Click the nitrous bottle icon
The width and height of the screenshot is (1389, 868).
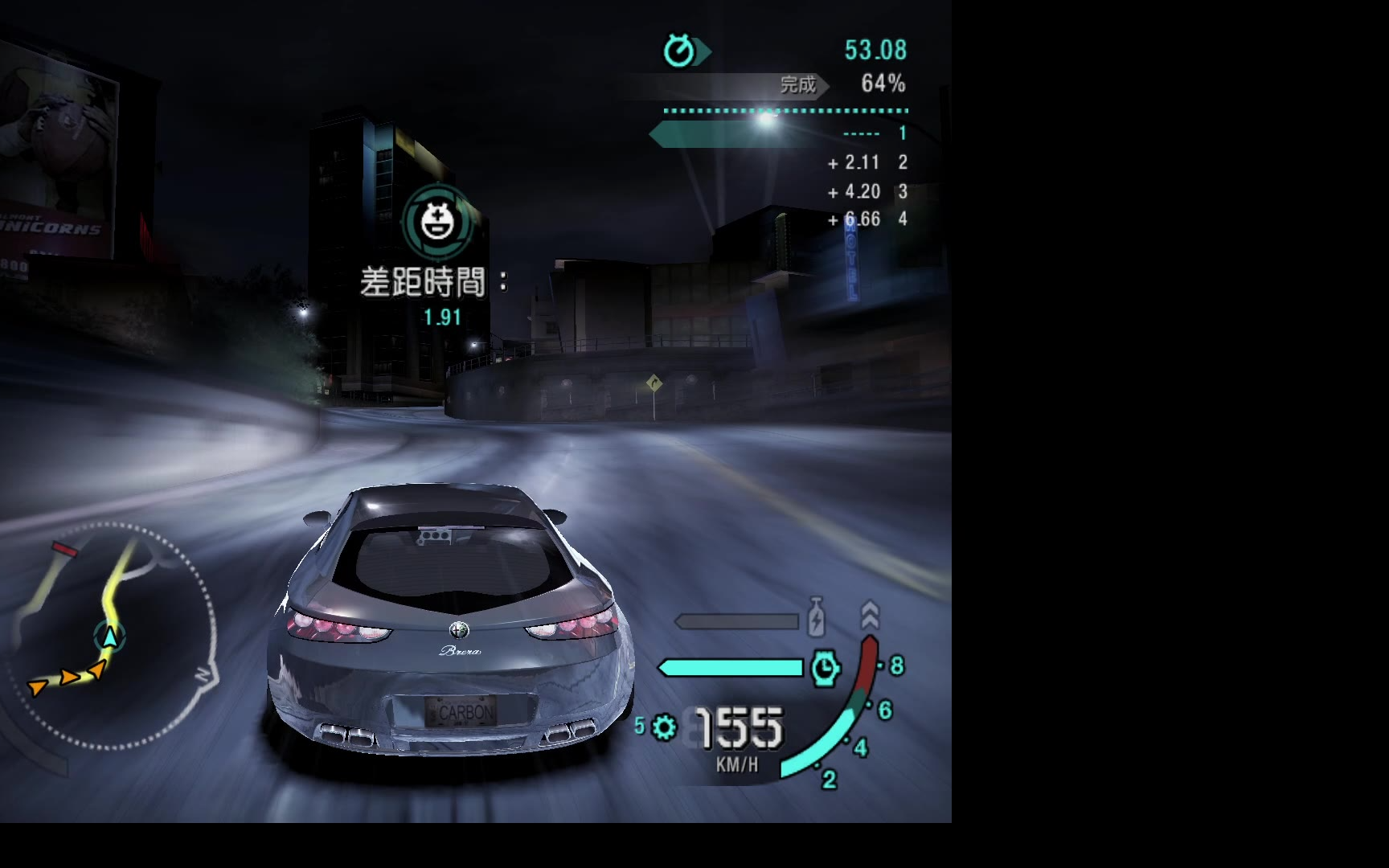pyautogui.click(x=815, y=617)
